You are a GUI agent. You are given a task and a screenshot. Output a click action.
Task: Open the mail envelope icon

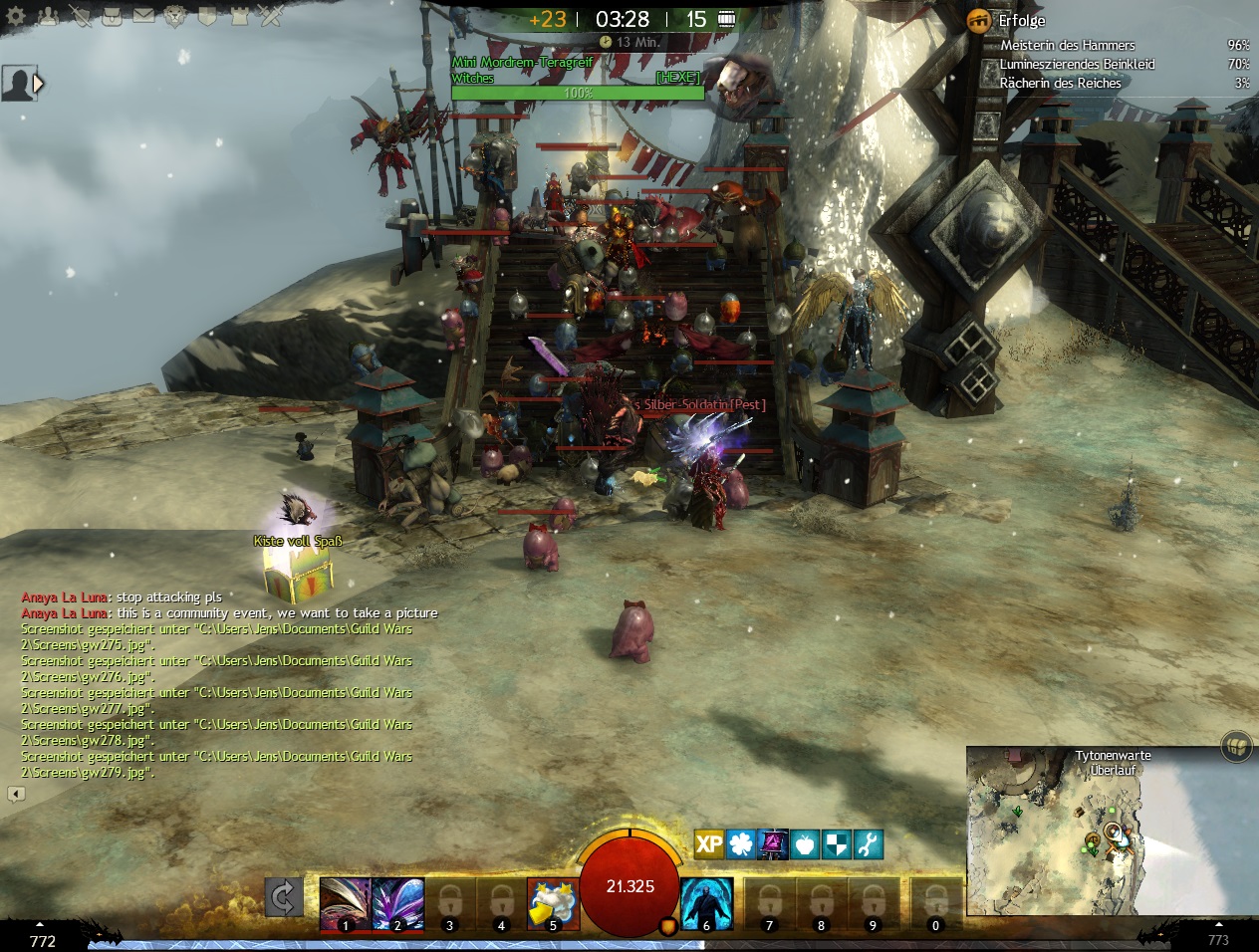tap(142, 16)
